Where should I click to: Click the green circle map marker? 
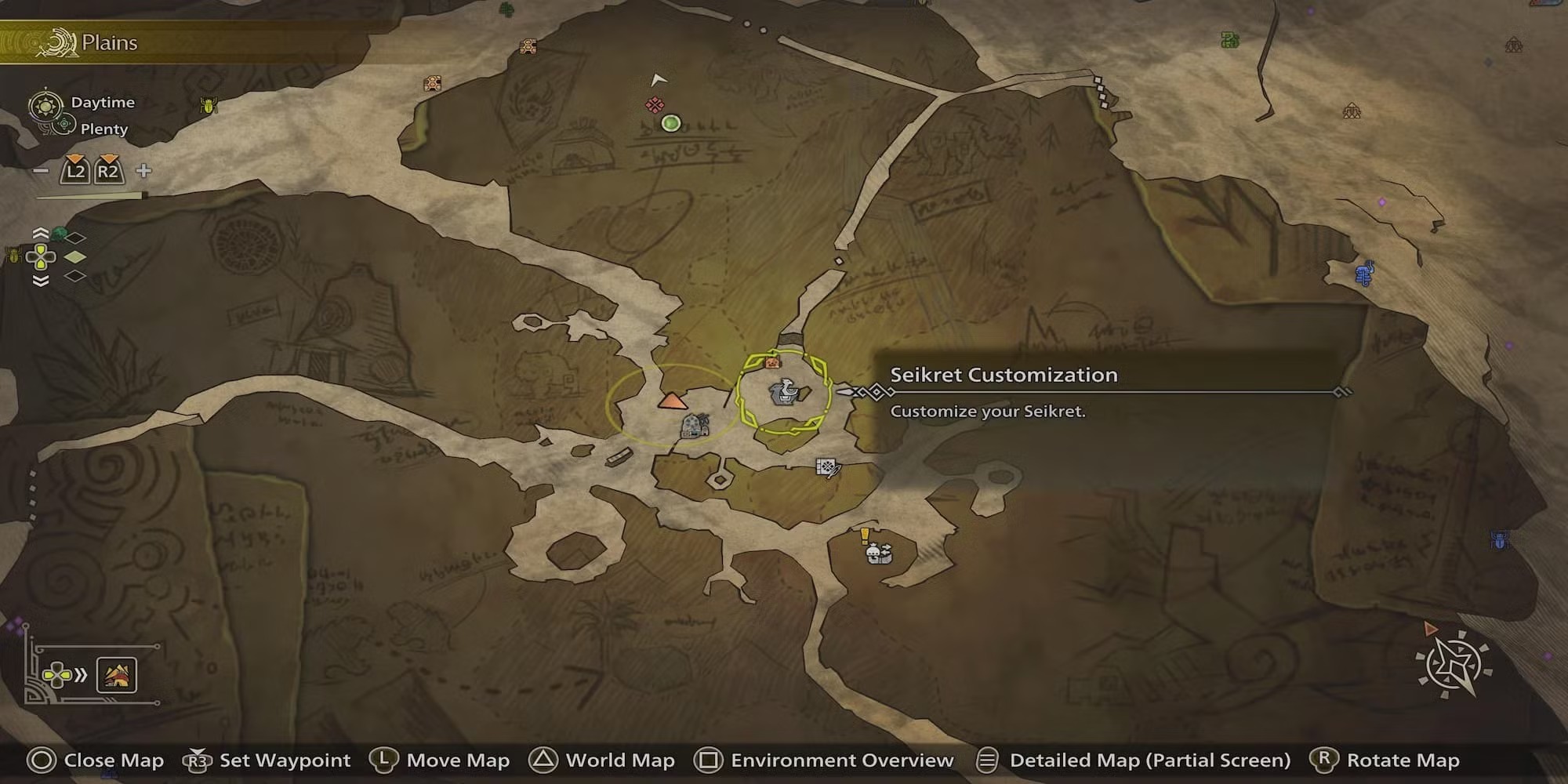670,123
